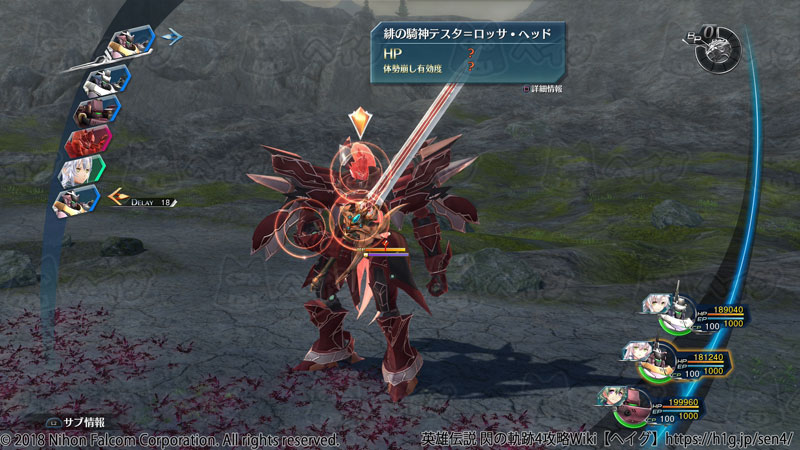Click the turn portrait marked Delay 18
Viewport: 800px width, 450px height.
coord(82,202)
